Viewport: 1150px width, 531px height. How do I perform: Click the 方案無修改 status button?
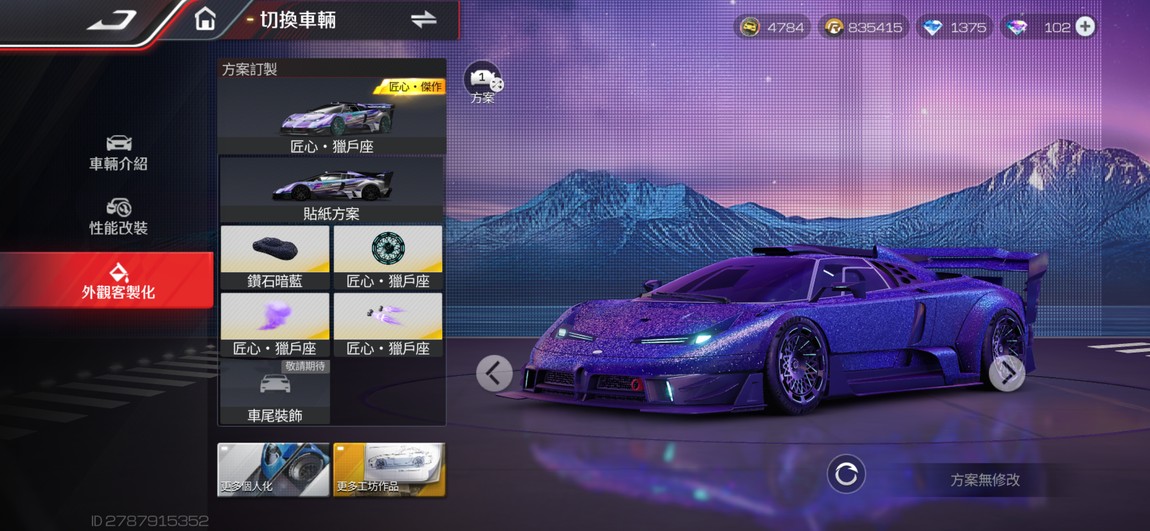pos(984,479)
